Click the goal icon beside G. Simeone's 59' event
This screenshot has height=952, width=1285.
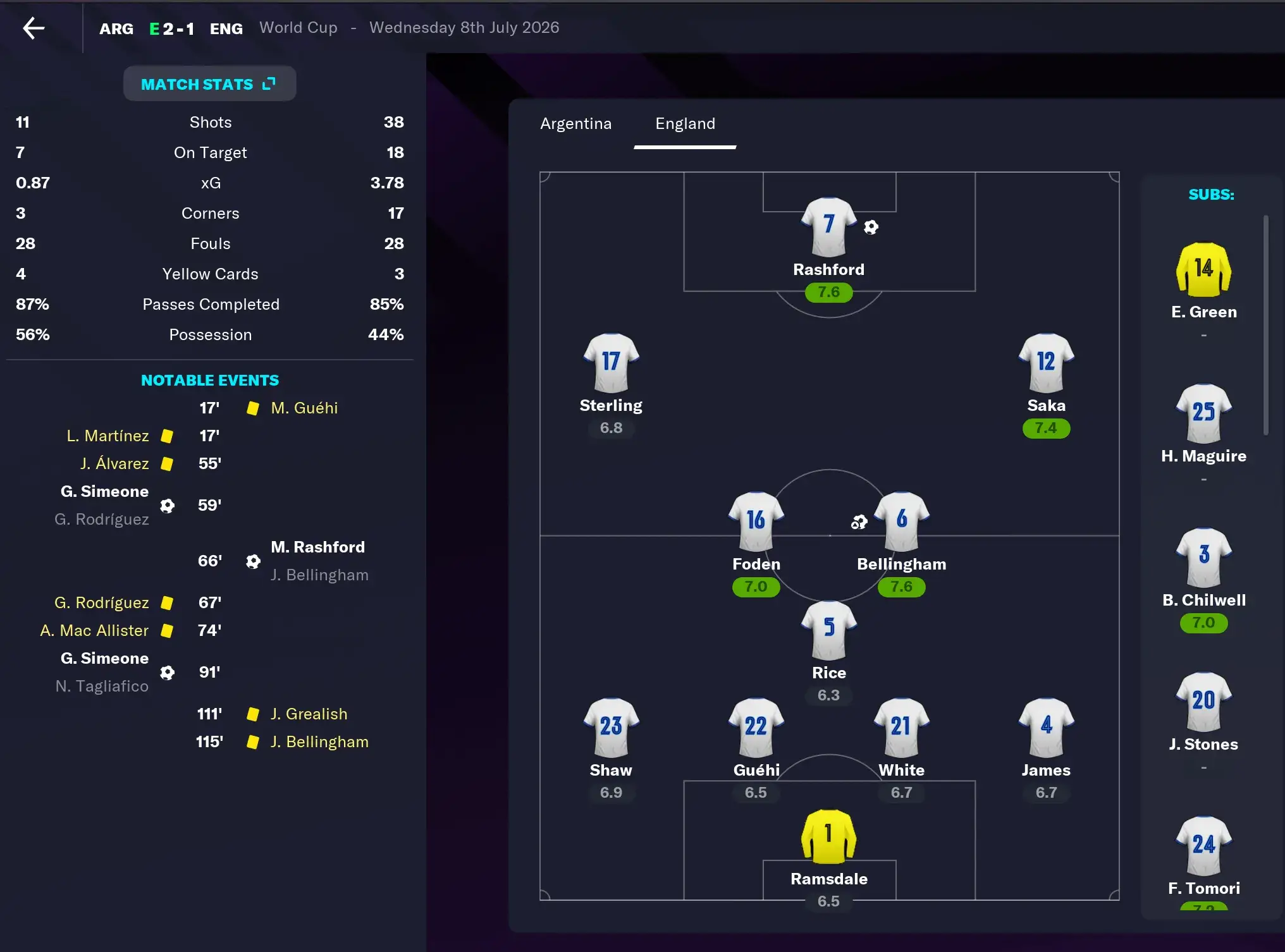point(167,505)
